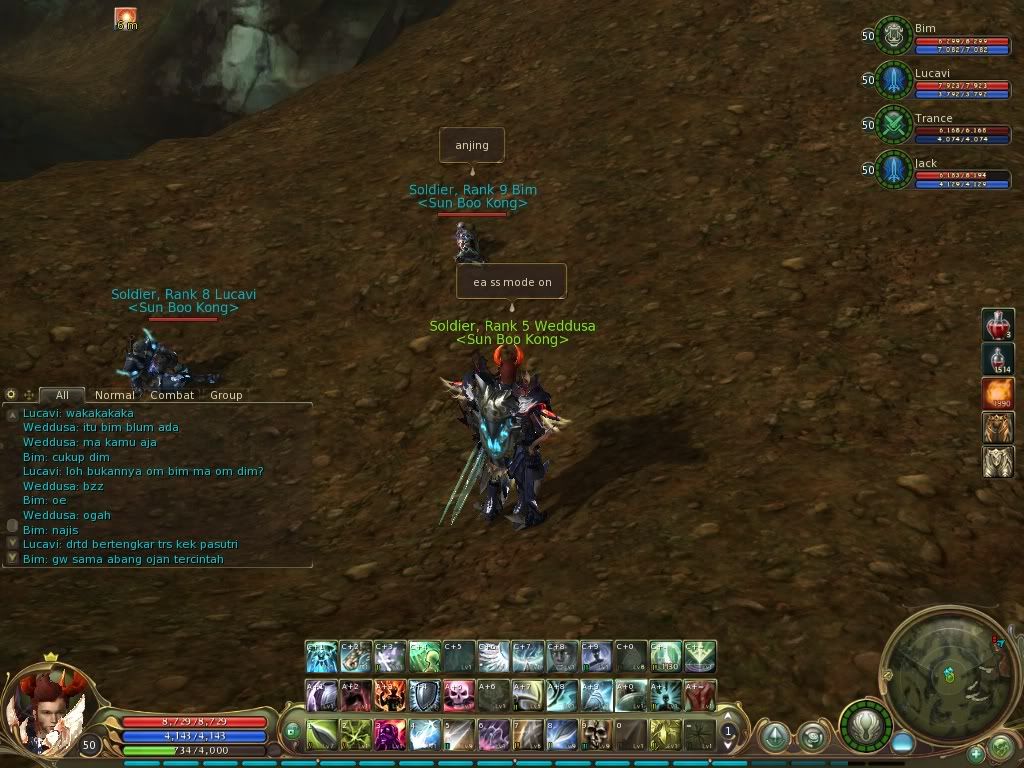This screenshot has height=768, width=1024.
Task: Target party member Lucavi in the group list
Action: pos(893,80)
